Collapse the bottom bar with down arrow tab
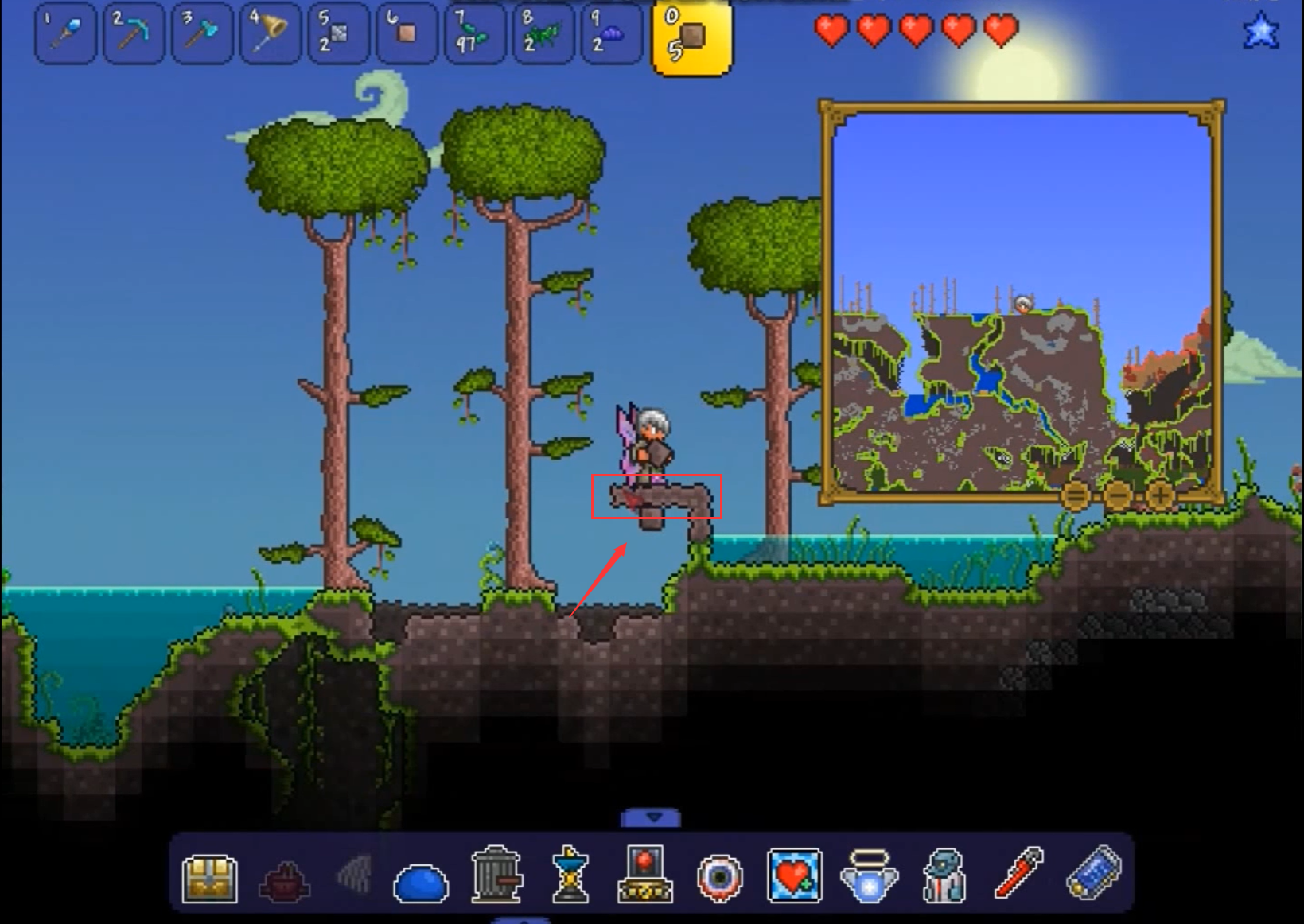The height and width of the screenshot is (924, 1304). click(652, 817)
